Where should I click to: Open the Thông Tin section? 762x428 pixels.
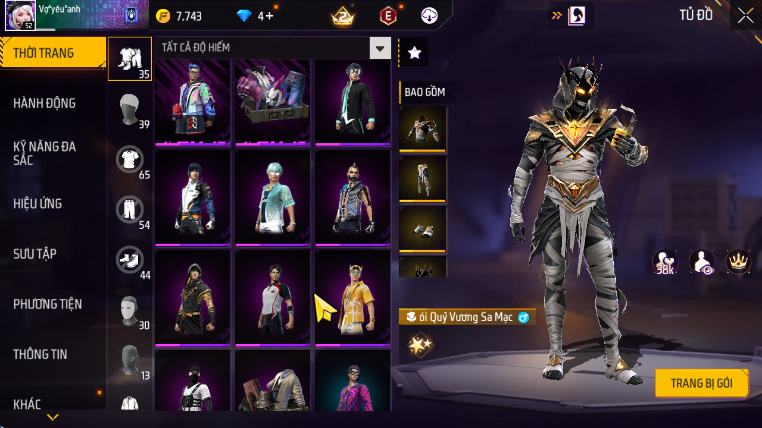(39, 354)
